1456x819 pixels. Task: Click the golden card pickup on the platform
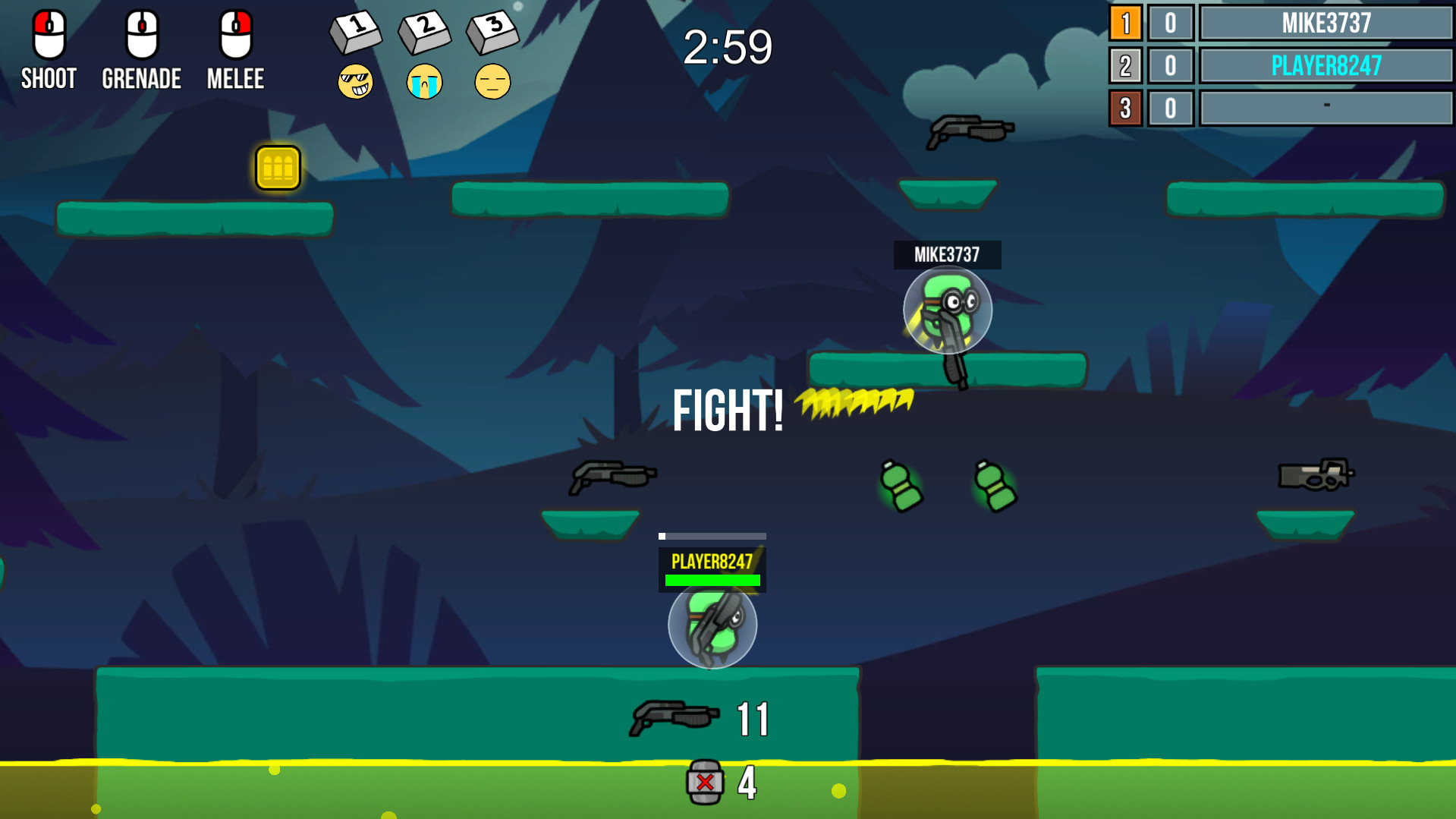pyautogui.click(x=278, y=169)
